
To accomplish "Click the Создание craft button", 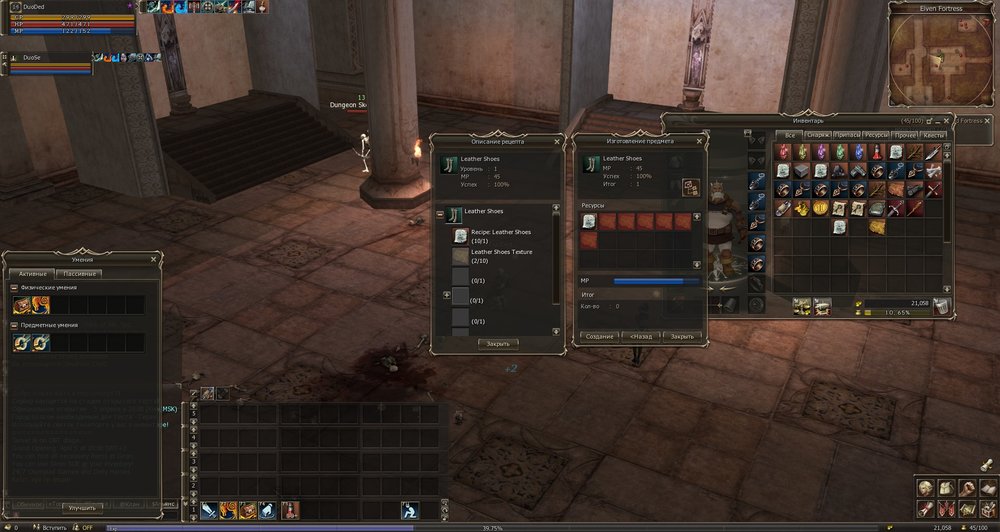I will (599, 336).
